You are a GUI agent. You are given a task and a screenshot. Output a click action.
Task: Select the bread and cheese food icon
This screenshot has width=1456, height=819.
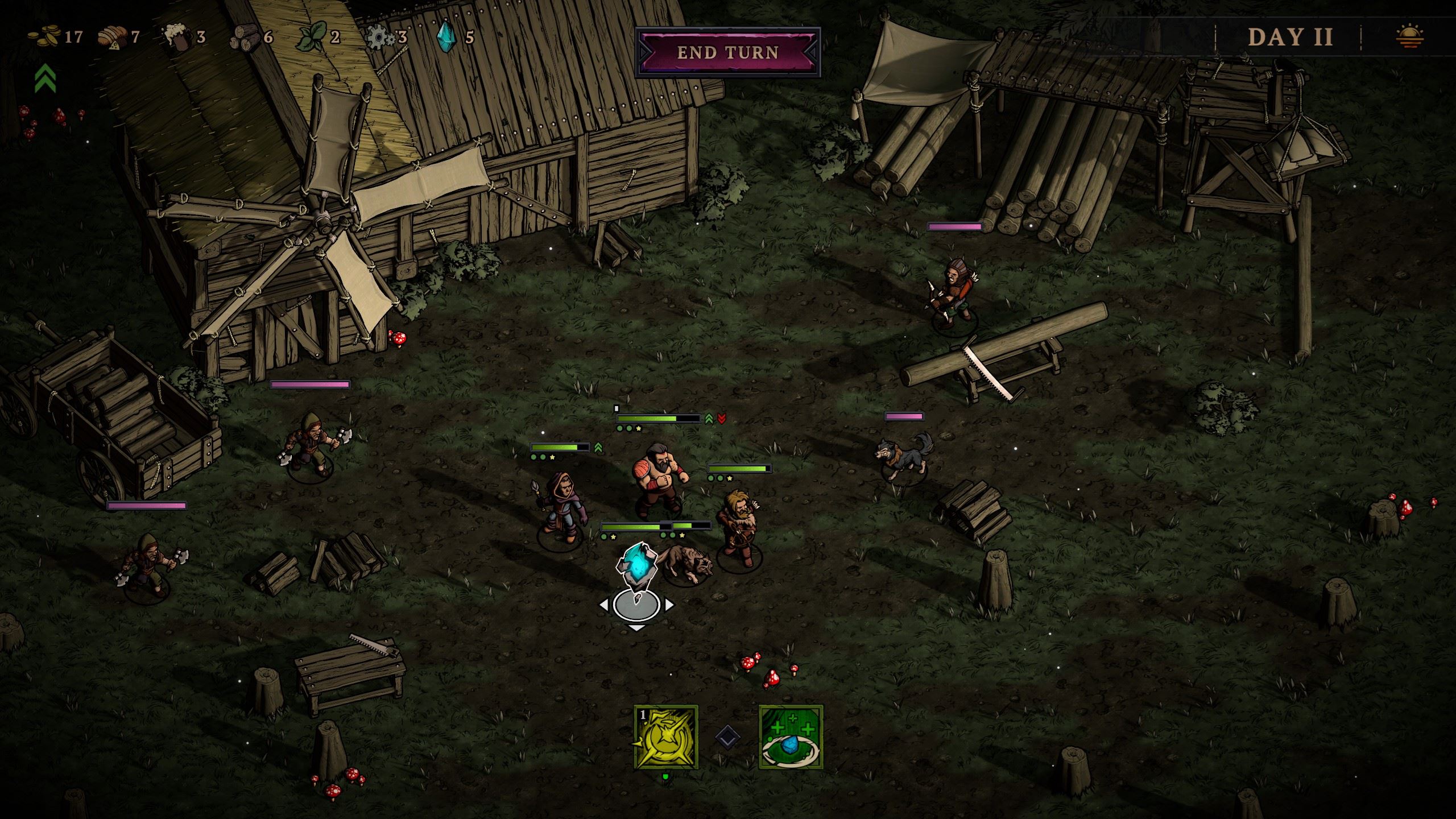point(111,37)
